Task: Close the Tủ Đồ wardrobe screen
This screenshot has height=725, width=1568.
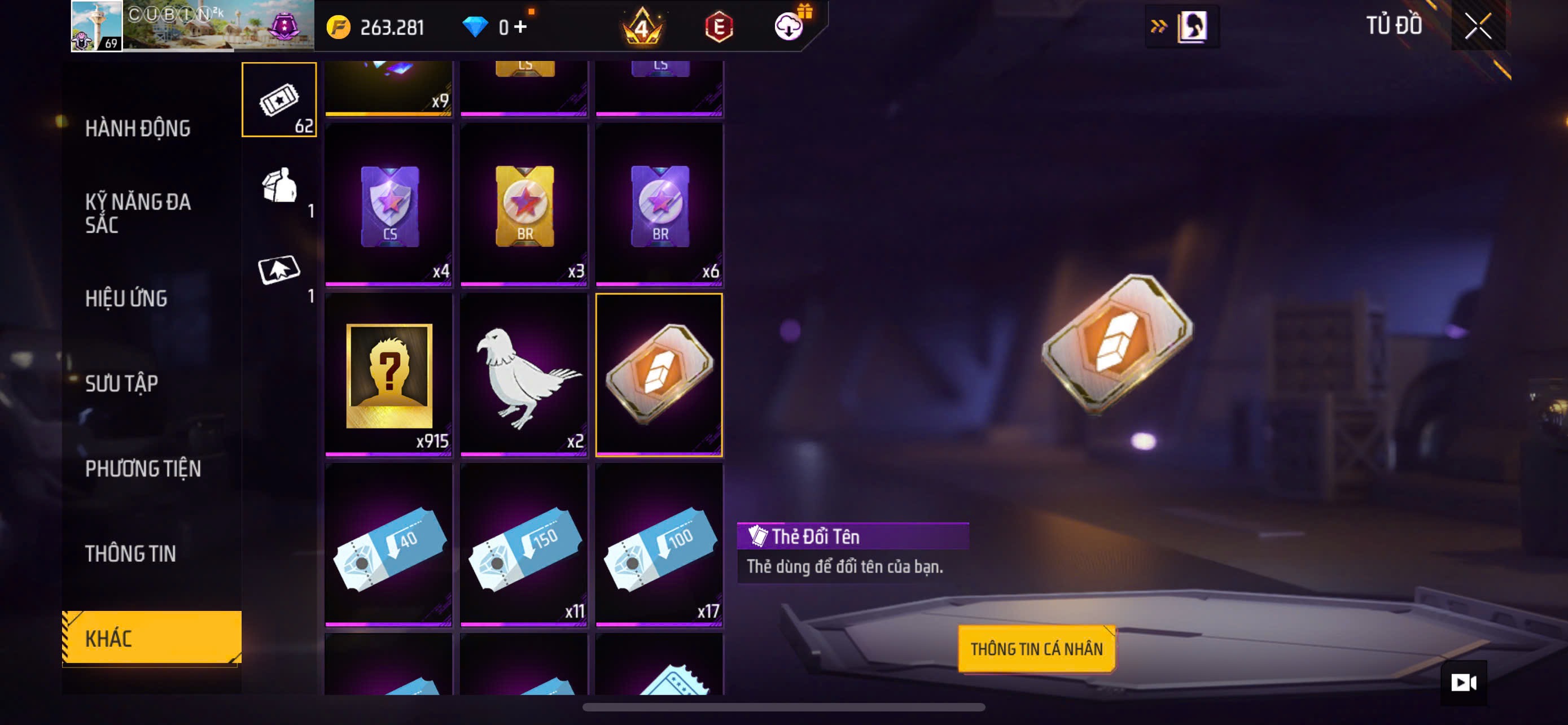Action: (x=1477, y=26)
